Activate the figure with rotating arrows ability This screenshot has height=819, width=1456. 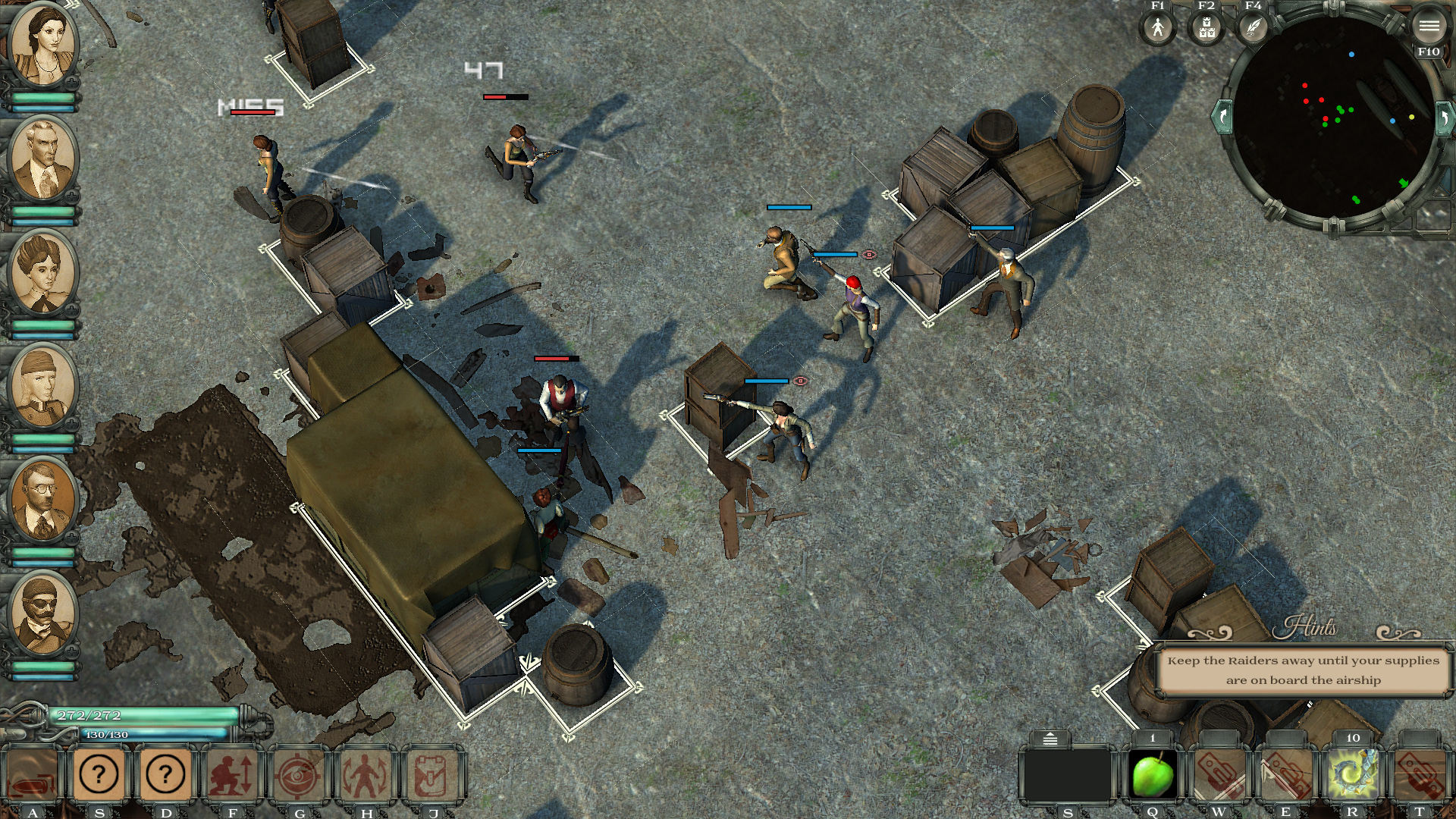point(366,775)
